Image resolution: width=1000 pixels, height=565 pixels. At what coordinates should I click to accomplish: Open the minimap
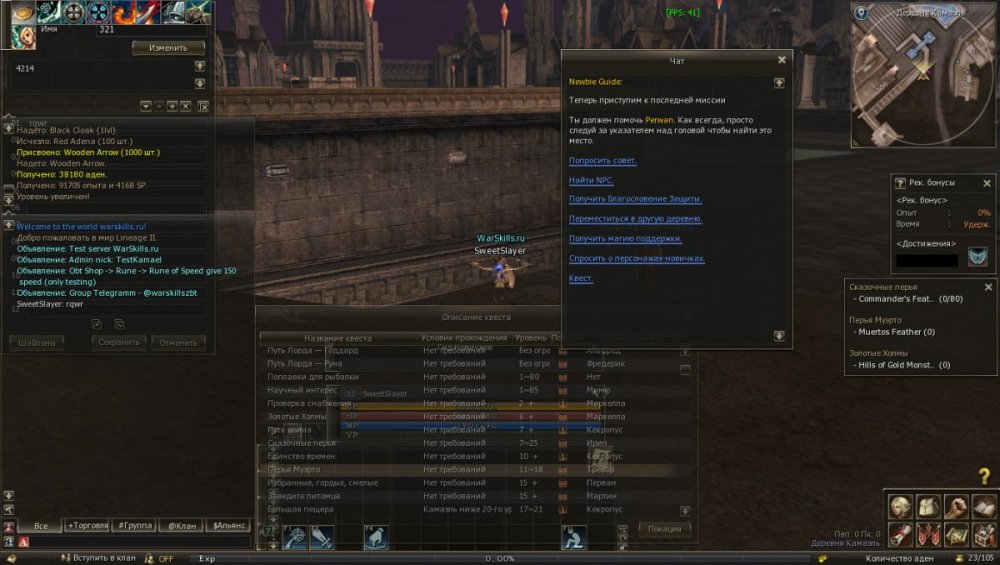pos(923,75)
